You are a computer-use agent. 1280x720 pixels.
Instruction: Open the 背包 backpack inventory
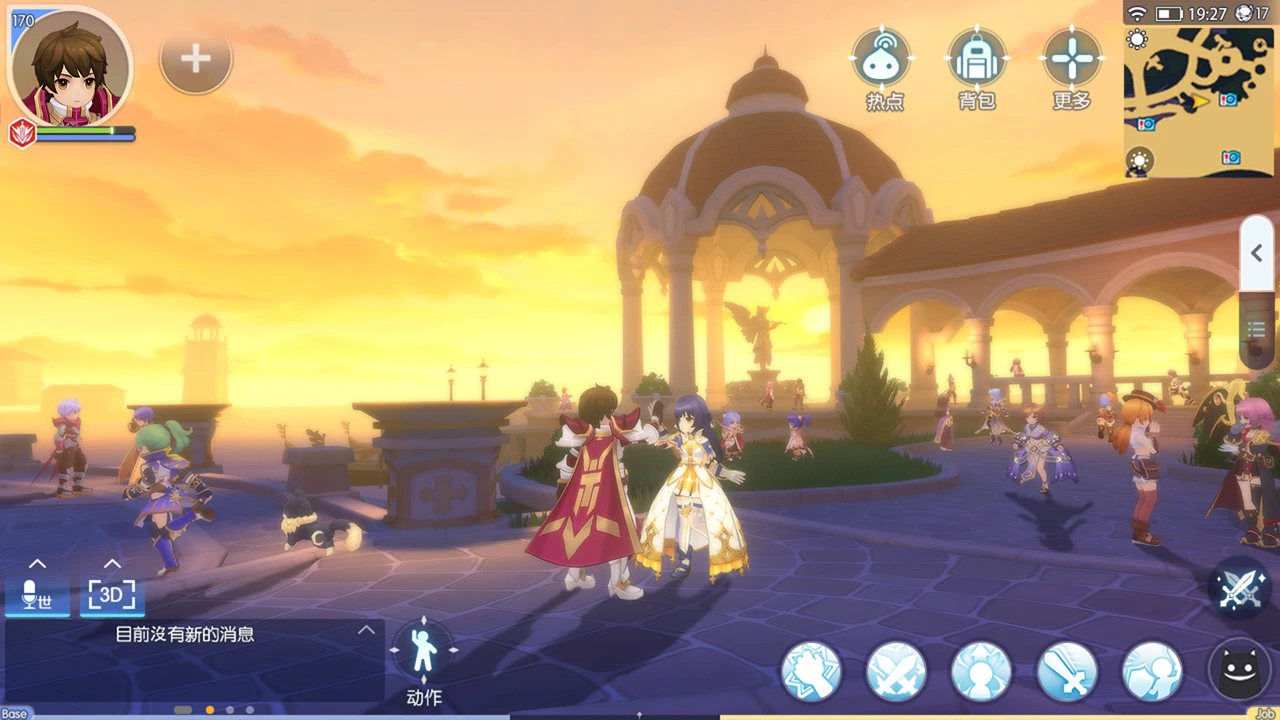(977, 60)
